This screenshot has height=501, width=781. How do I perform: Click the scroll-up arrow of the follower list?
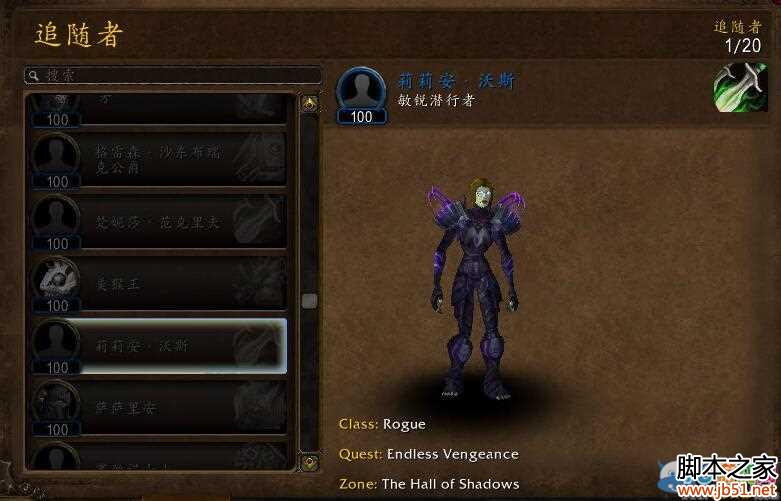pos(310,103)
